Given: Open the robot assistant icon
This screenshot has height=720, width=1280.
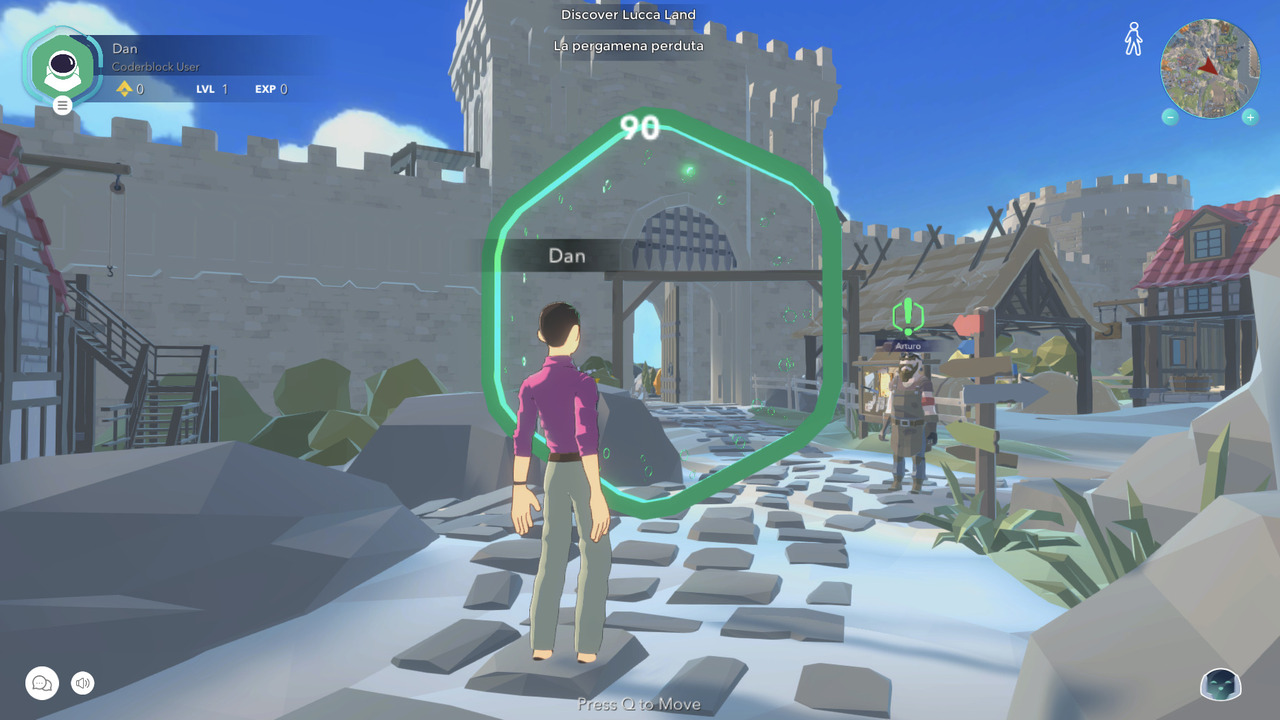Looking at the screenshot, I should (1220, 684).
